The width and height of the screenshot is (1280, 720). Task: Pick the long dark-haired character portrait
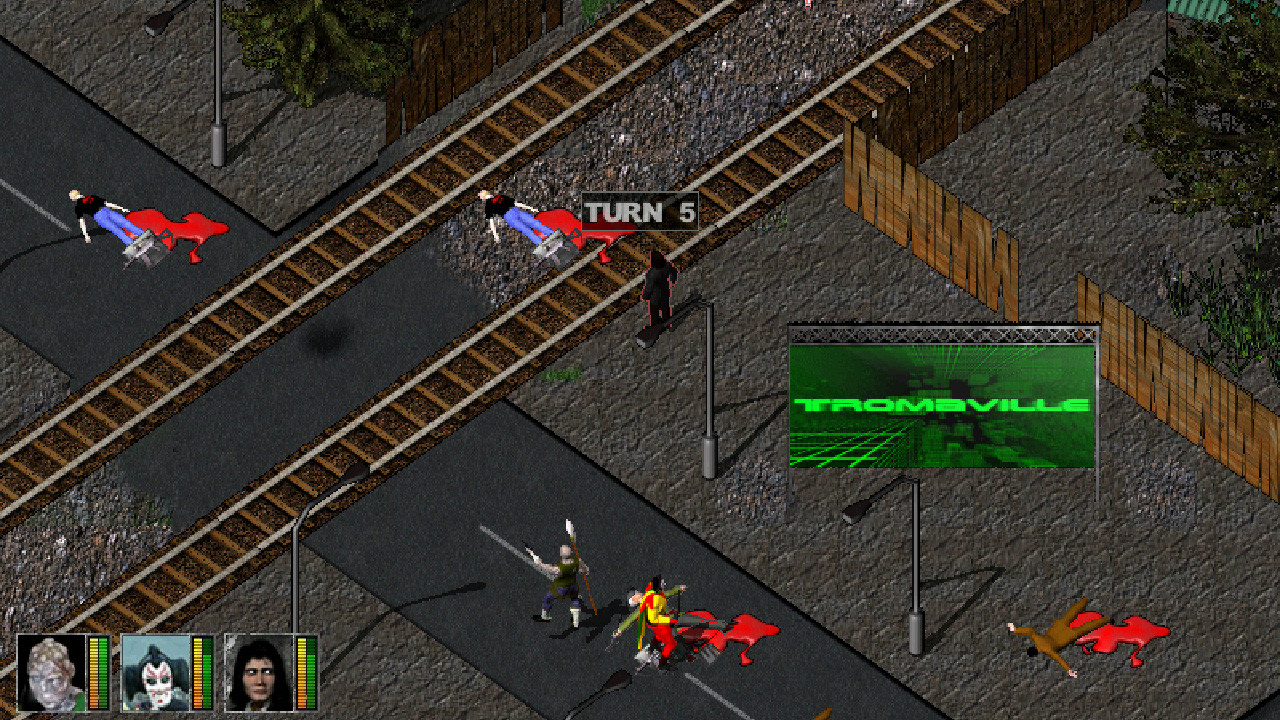click(x=259, y=673)
